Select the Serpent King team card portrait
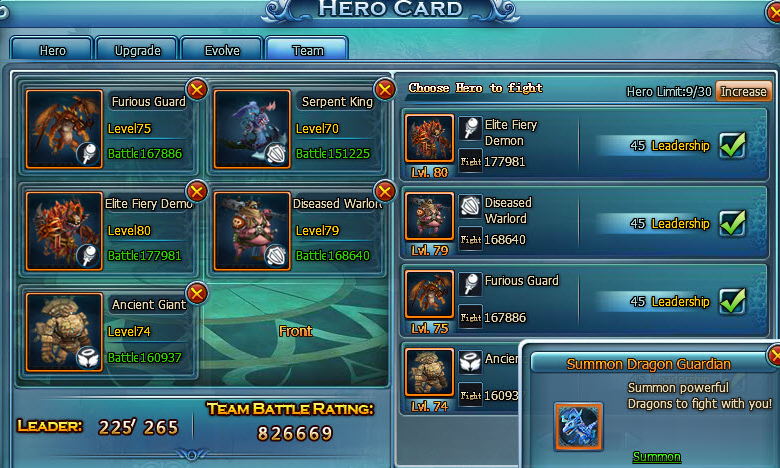This screenshot has height=468, width=780. tap(252, 129)
